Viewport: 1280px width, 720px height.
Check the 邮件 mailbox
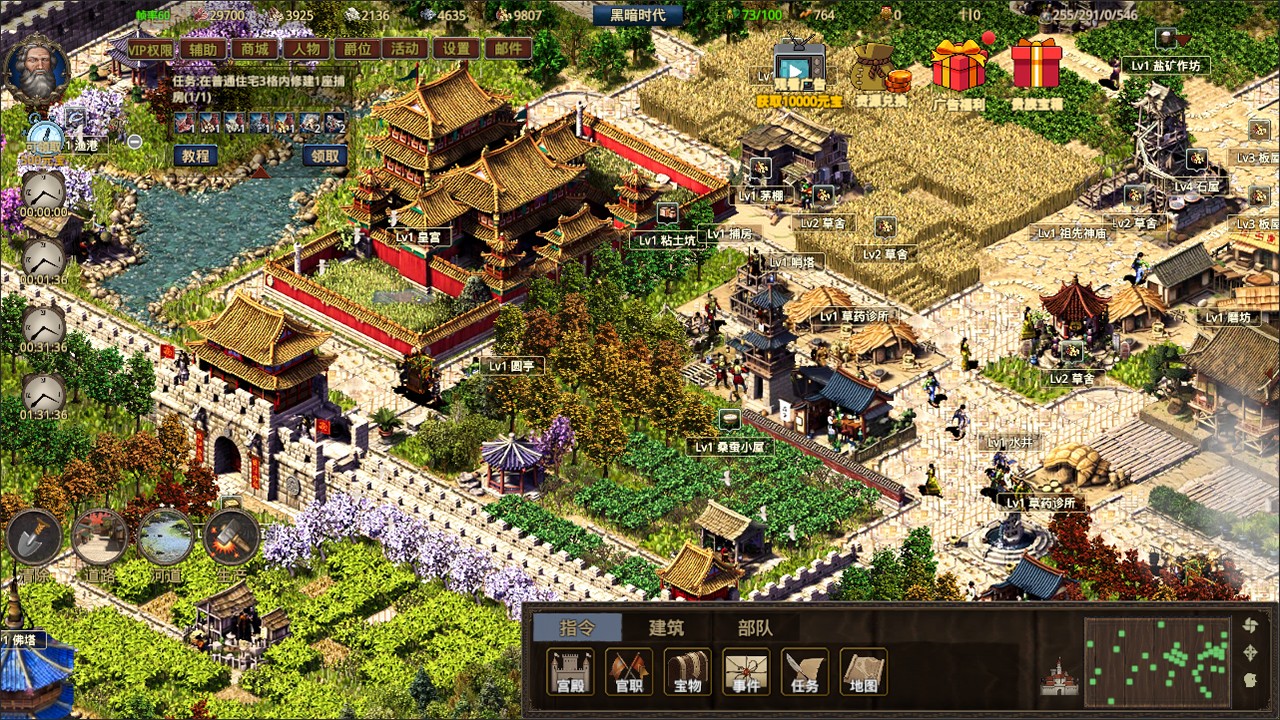point(508,49)
